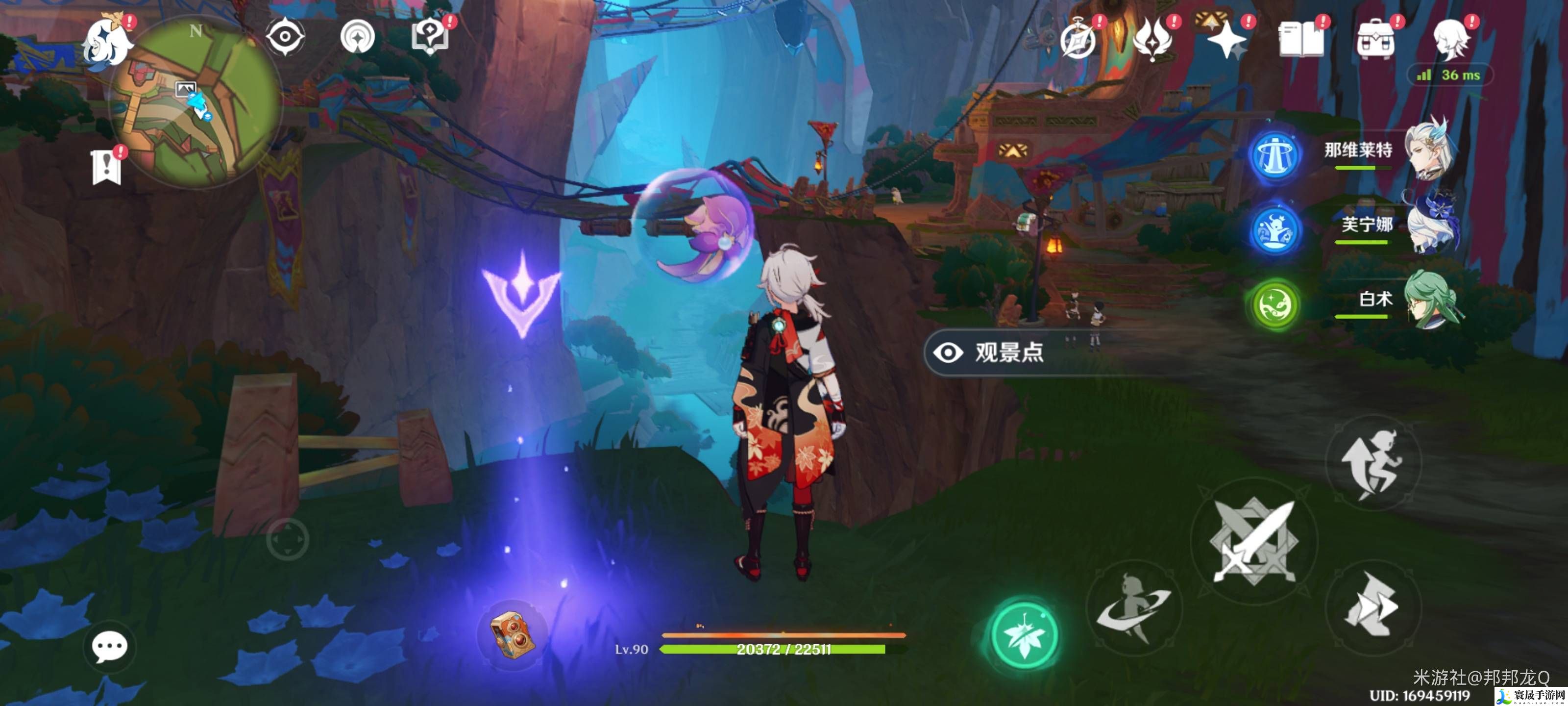Toggle the elemental sight eye icon
Image resolution: width=1568 pixels, height=706 pixels.
(284, 37)
